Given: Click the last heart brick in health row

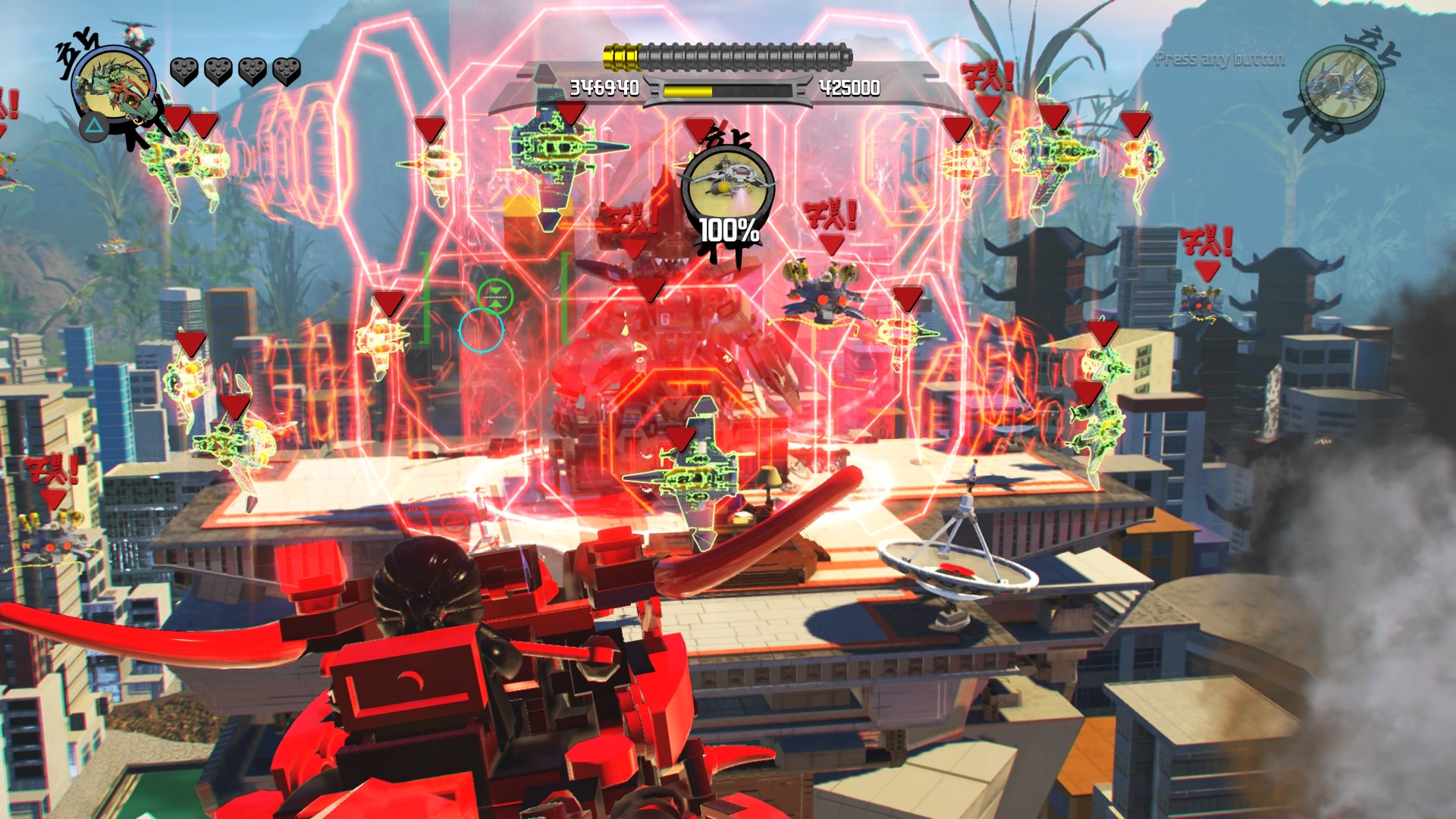Looking at the screenshot, I should (x=287, y=71).
